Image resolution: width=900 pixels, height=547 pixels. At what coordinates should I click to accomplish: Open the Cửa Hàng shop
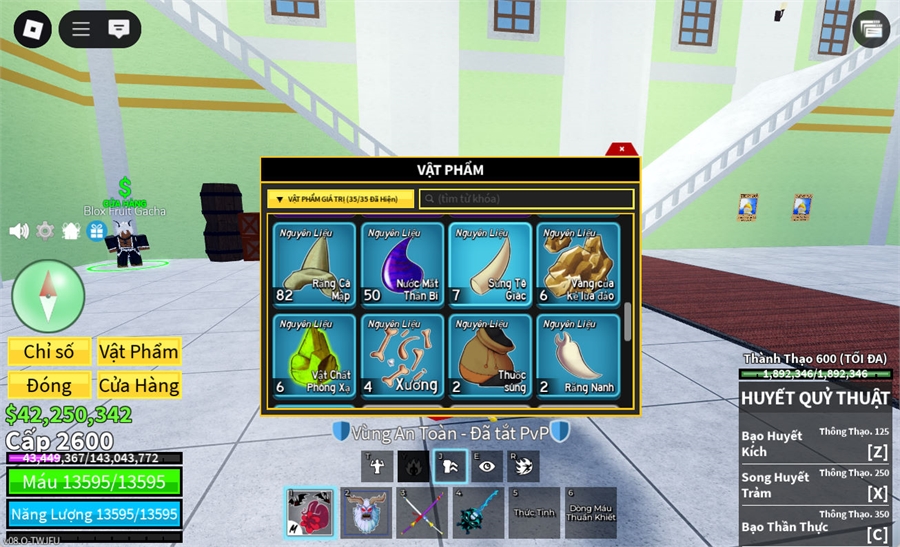(138, 385)
